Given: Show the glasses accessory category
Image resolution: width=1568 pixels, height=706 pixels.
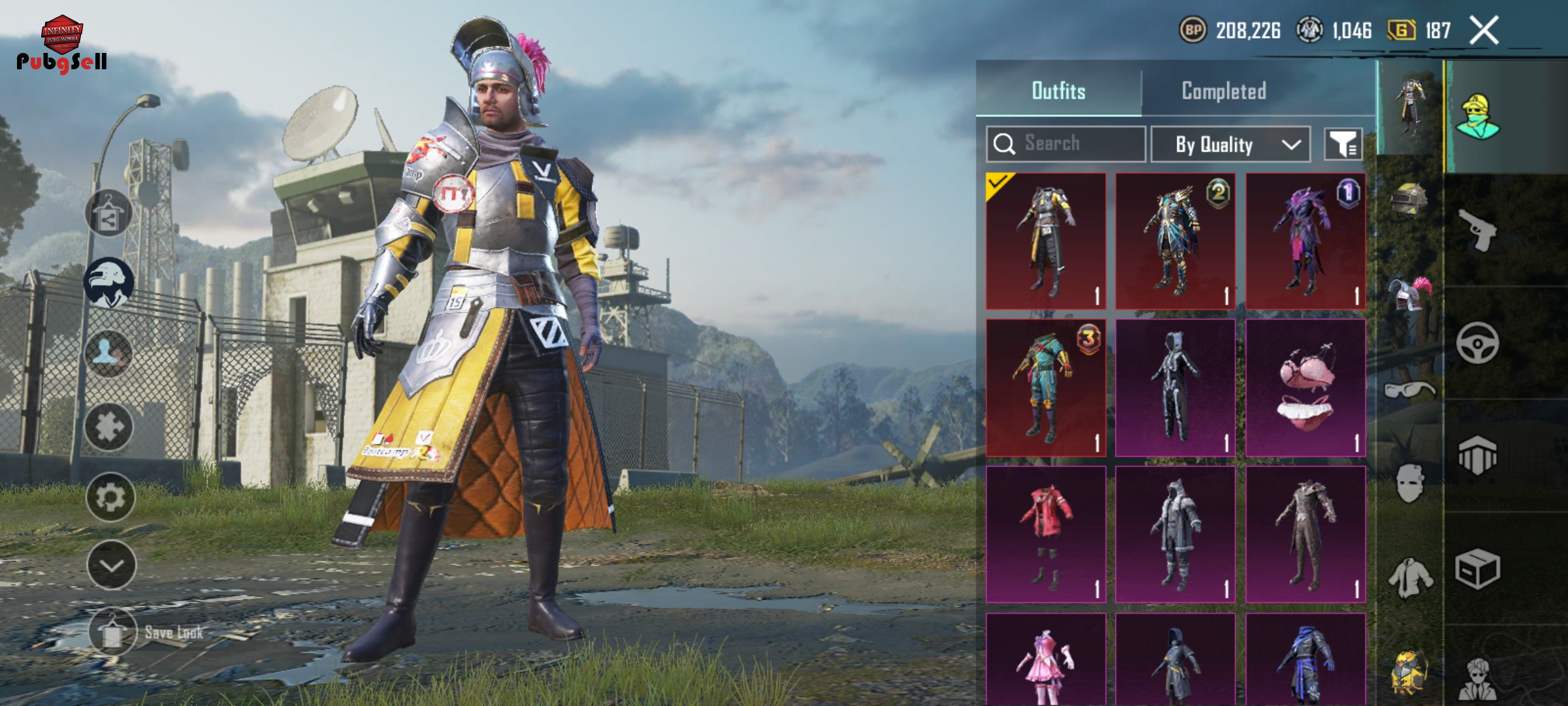Looking at the screenshot, I should point(1409,390).
